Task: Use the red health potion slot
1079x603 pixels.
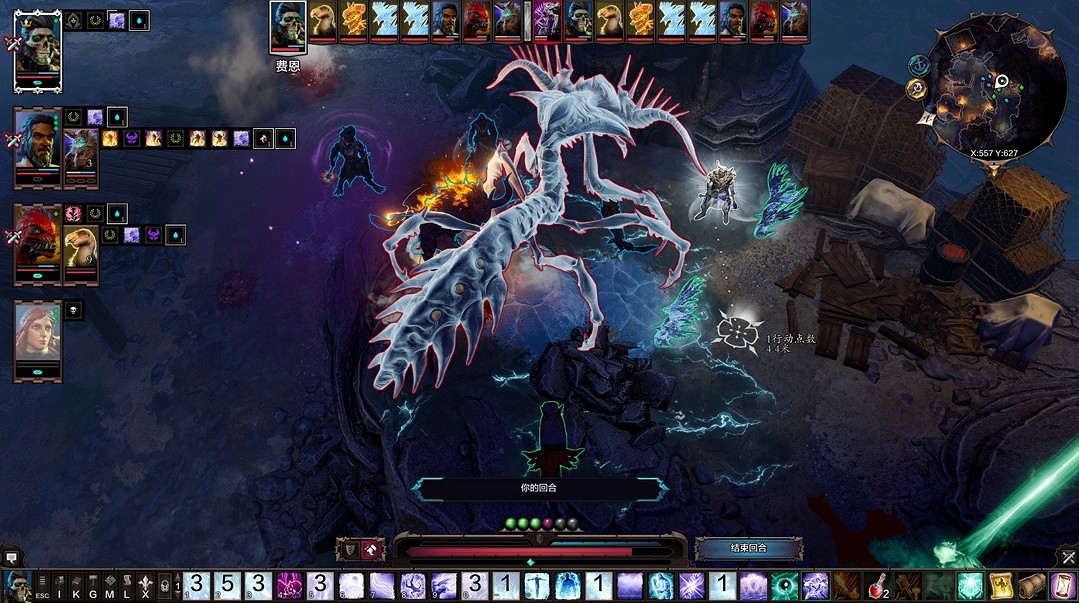Action: [877, 586]
